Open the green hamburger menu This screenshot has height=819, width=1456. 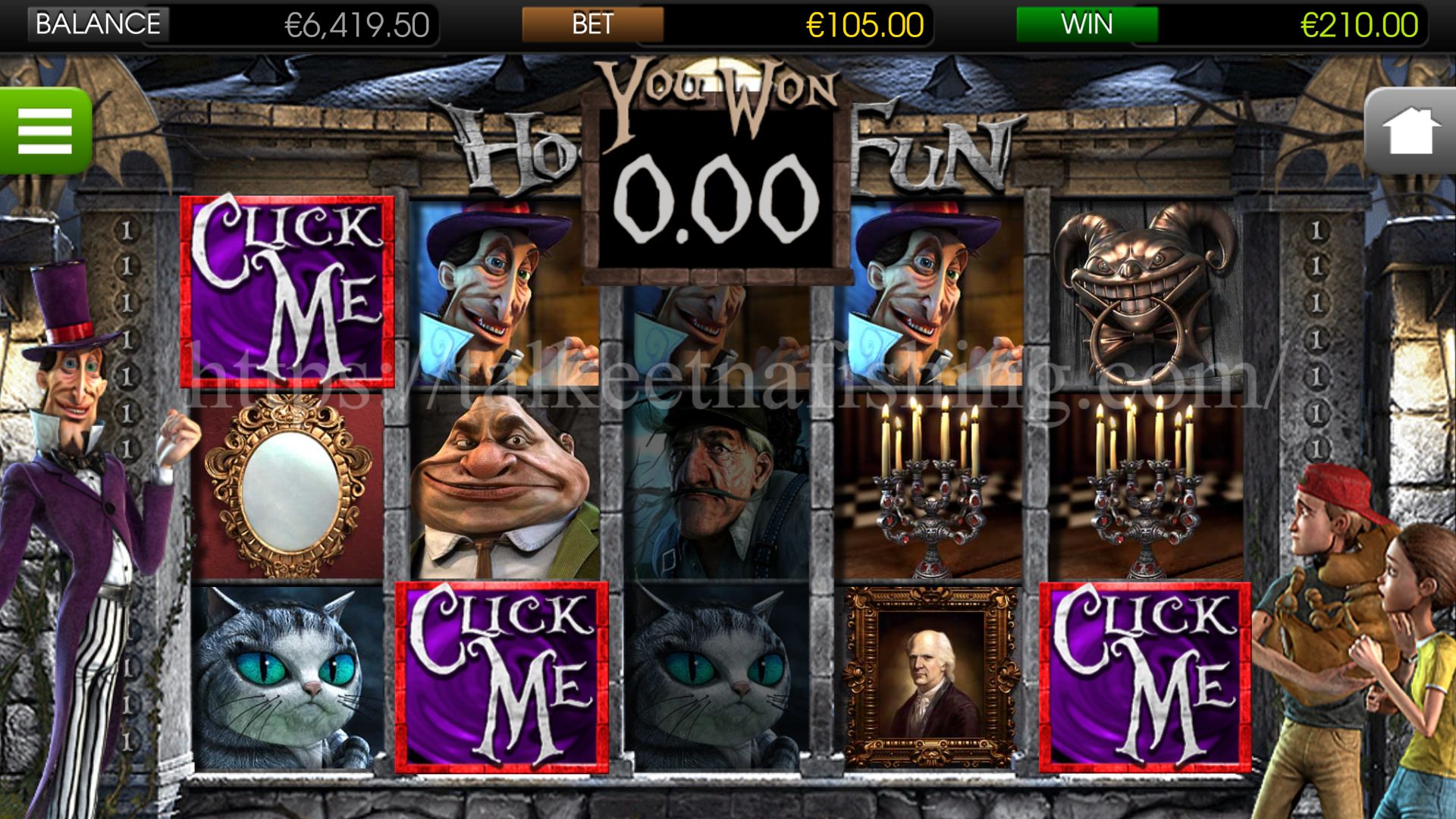tap(45, 130)
